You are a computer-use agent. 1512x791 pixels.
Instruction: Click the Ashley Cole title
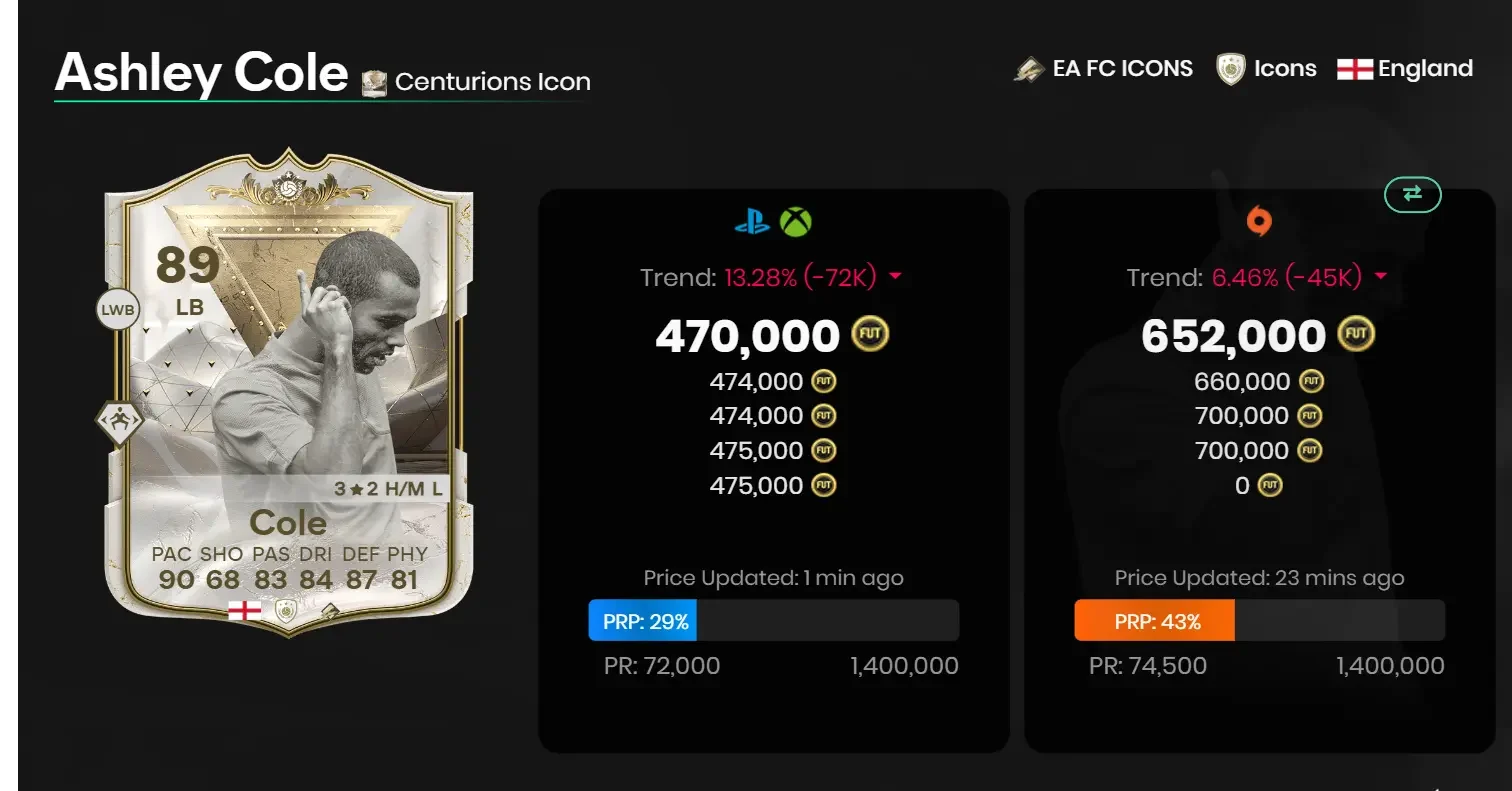click(200, 72)
